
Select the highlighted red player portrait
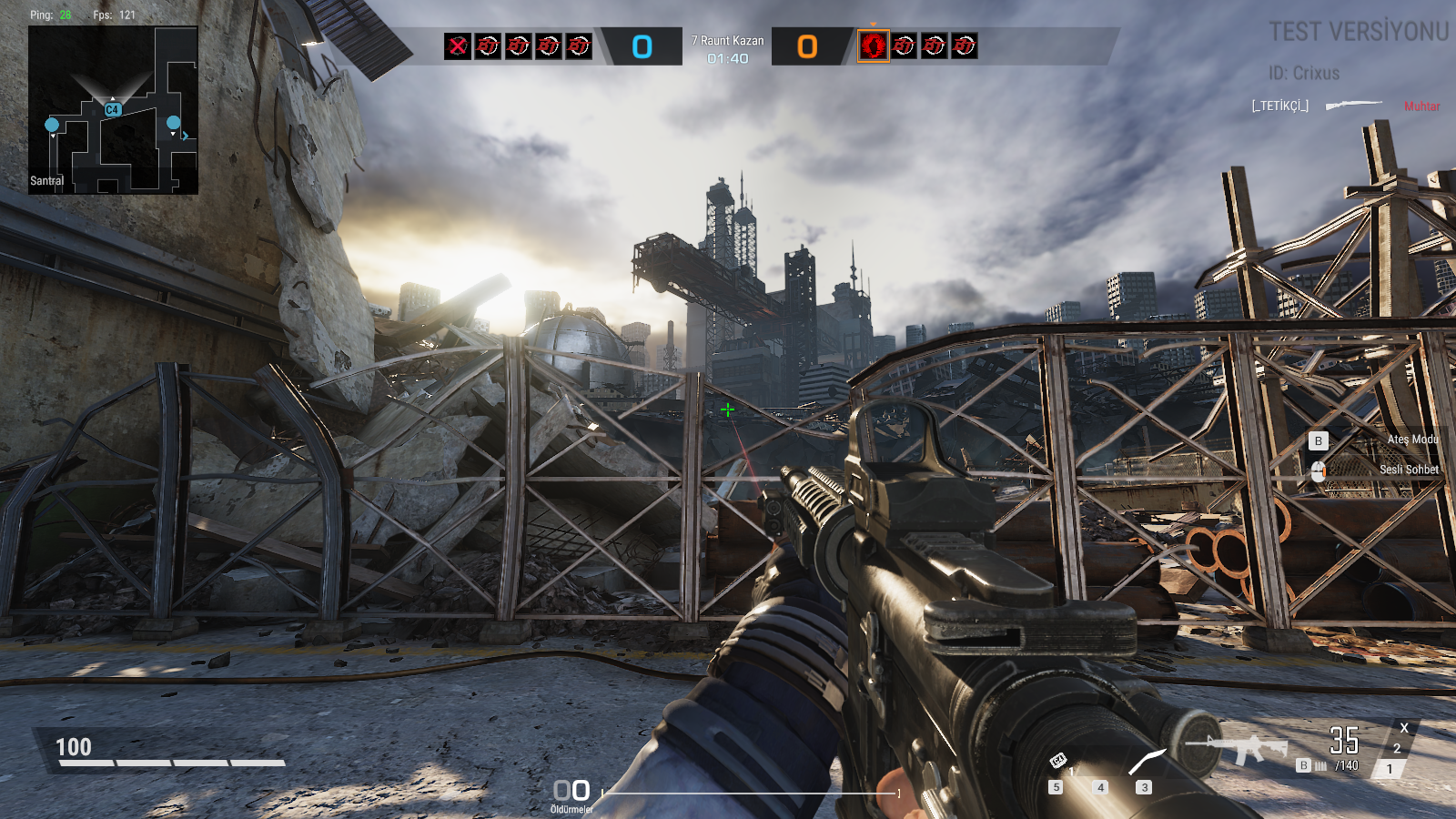(873, 45)
